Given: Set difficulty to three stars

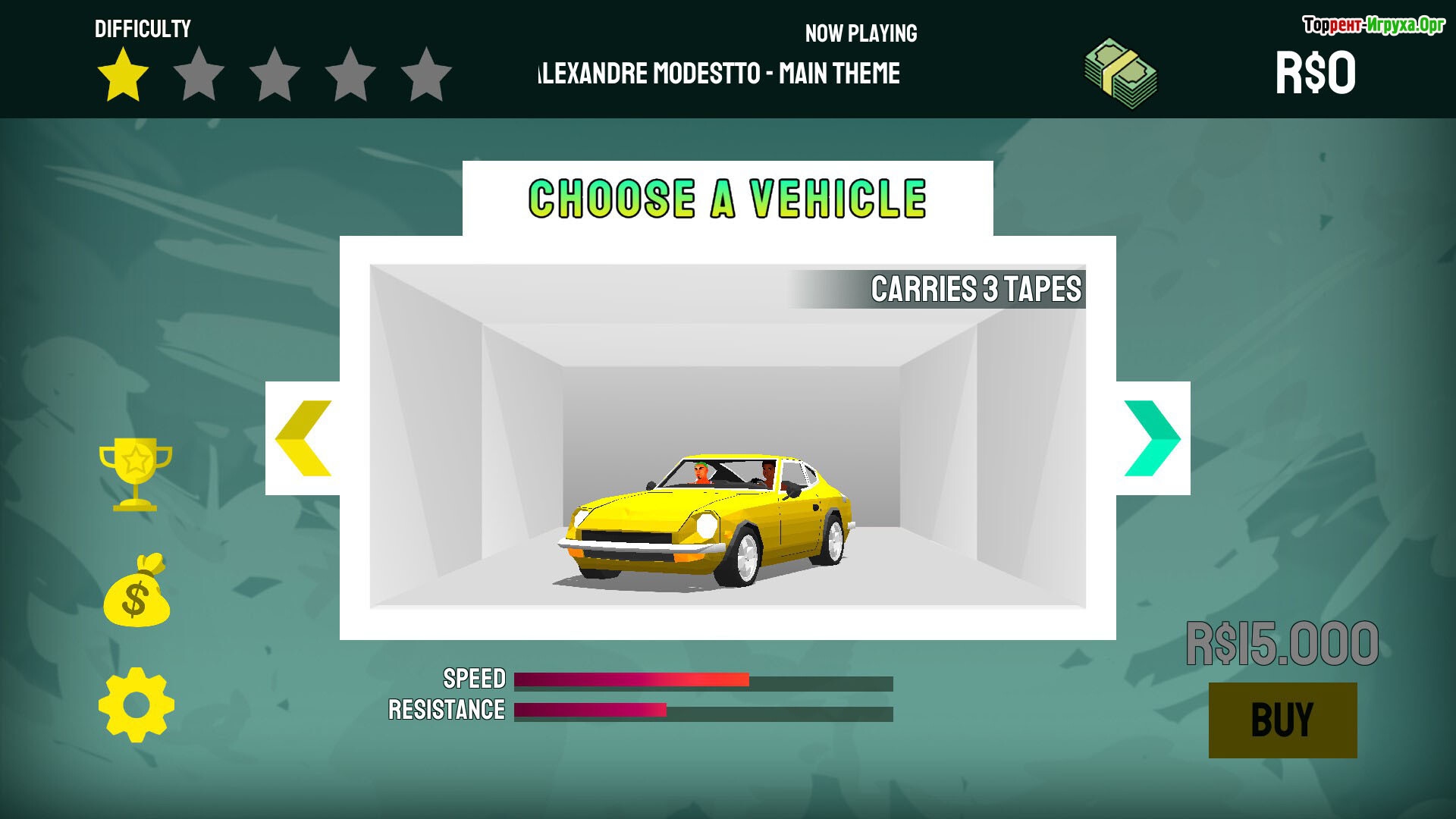Looking at the screenshot, I should point(275,74).
